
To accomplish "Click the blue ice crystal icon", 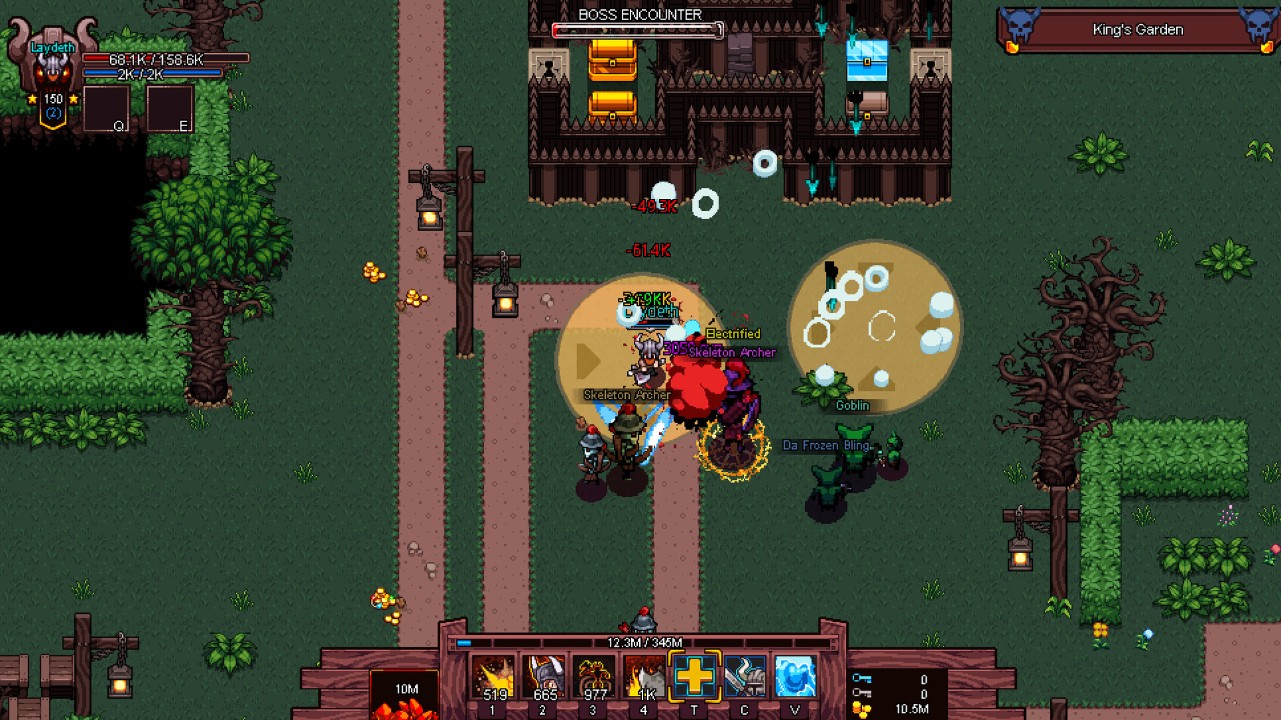I will tap(795, 677).
